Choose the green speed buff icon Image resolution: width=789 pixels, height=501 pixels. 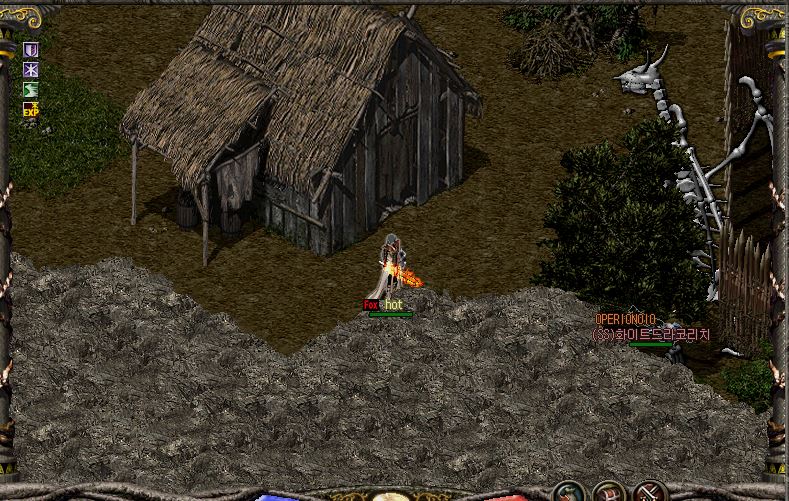point(31,89)
